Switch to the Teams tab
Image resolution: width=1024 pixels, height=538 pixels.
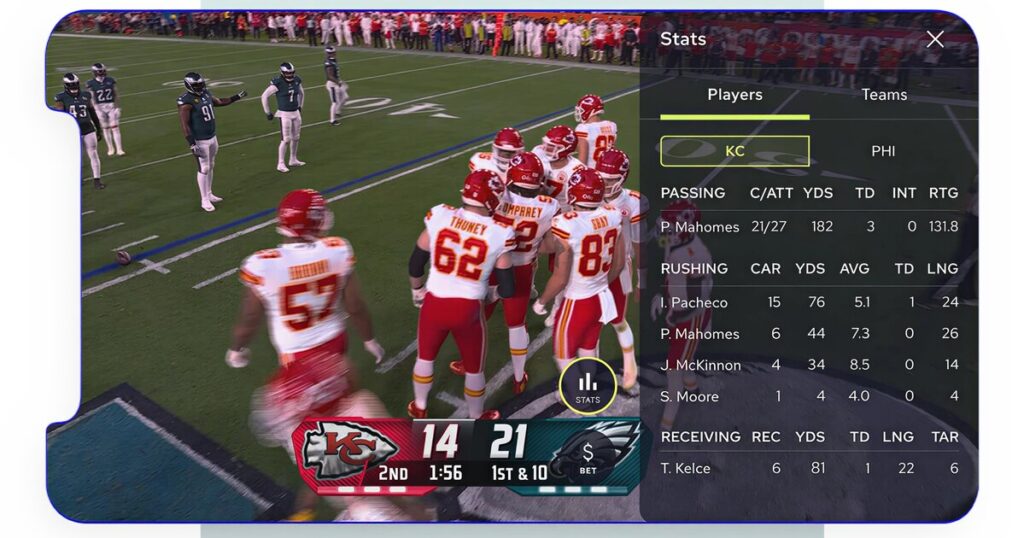[884, 95]
